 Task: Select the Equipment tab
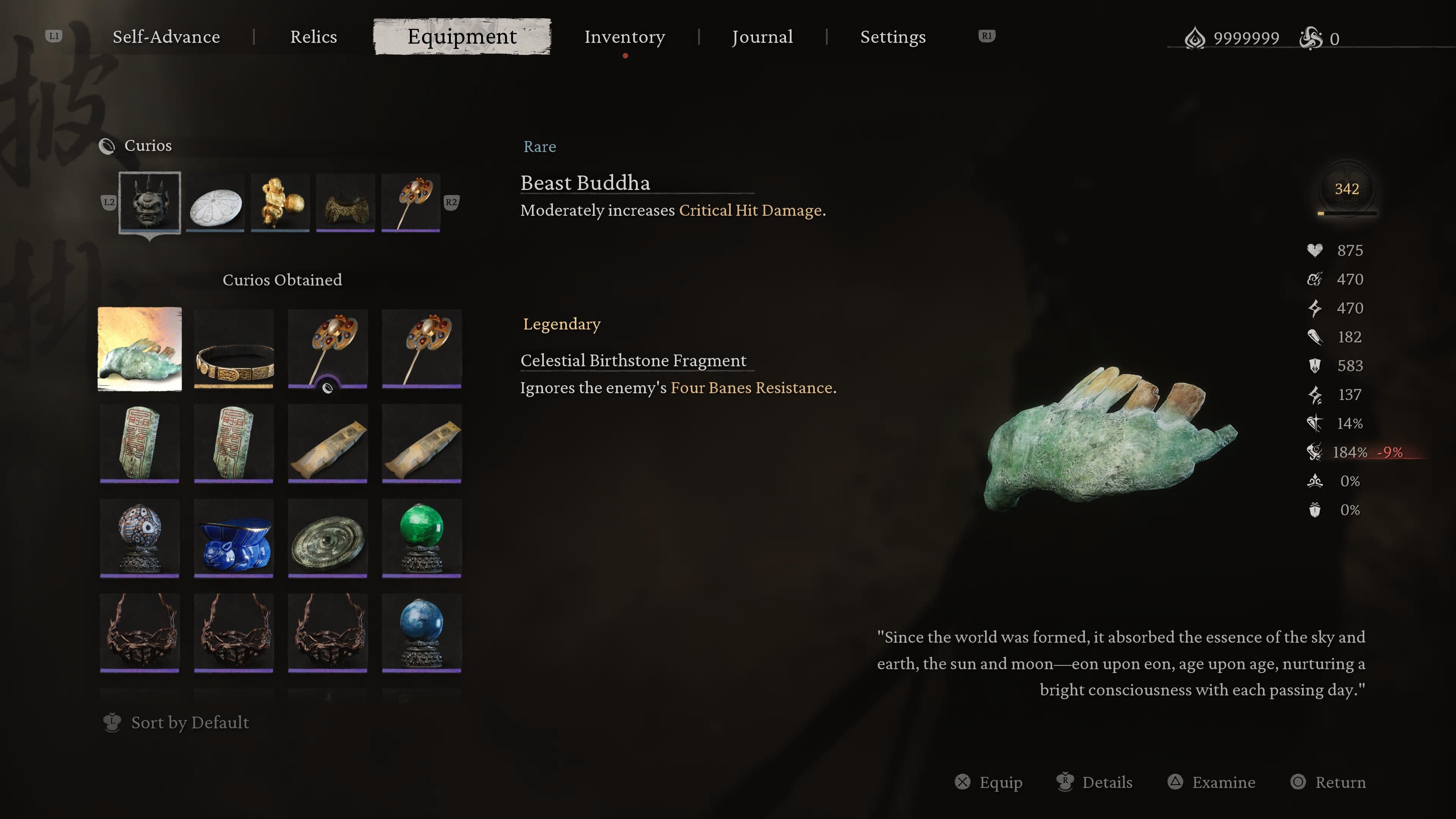click(x=462, y=37)
